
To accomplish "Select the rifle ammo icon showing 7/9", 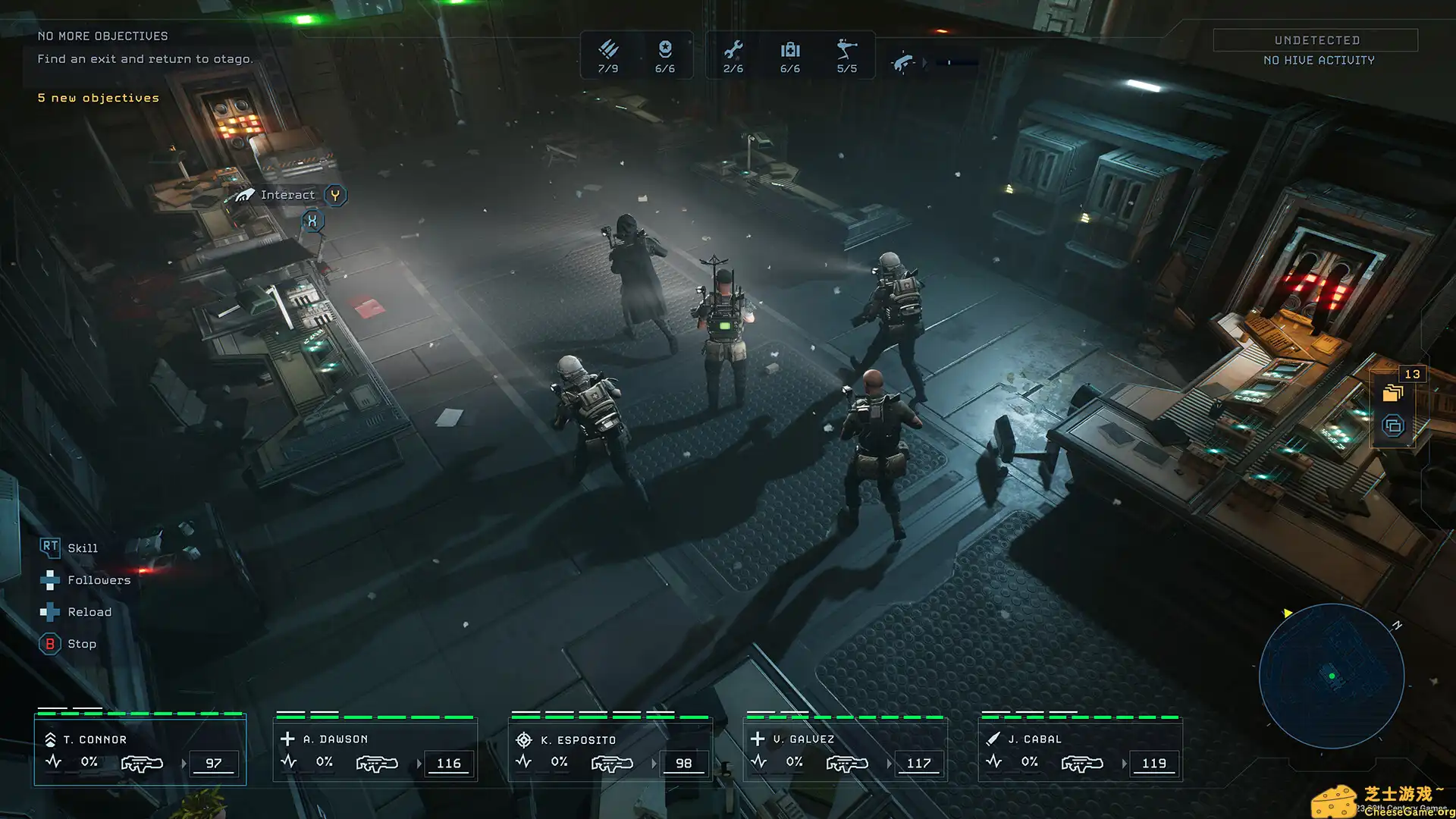I will coord(607,53).
